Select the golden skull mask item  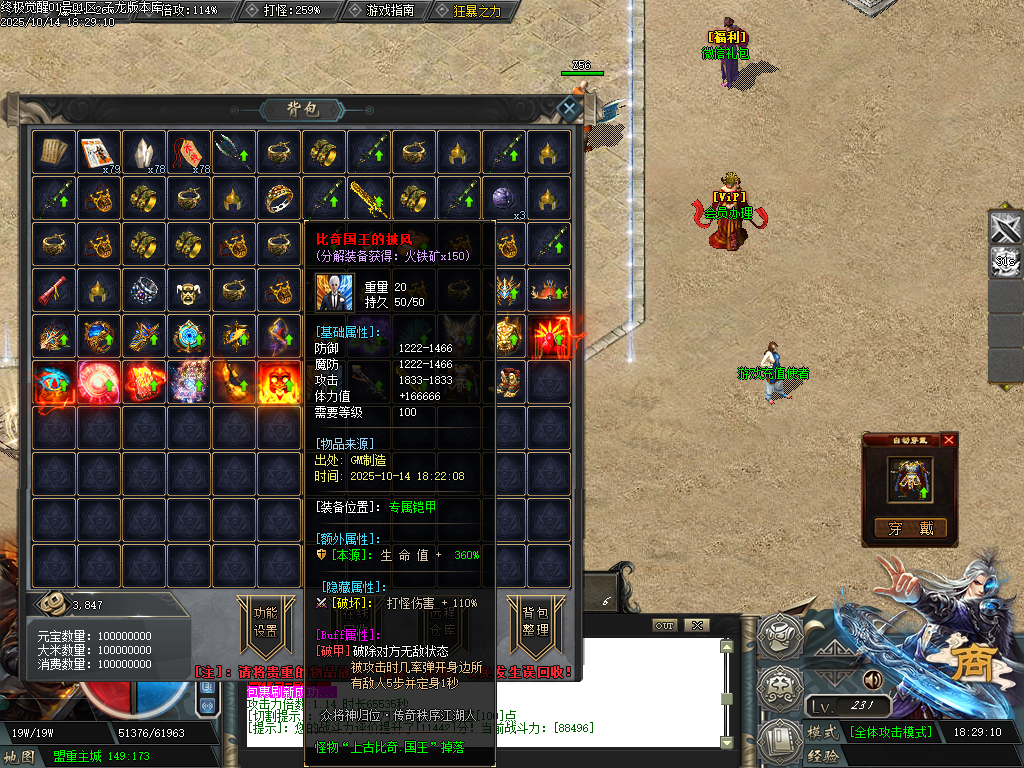point(189,289)
